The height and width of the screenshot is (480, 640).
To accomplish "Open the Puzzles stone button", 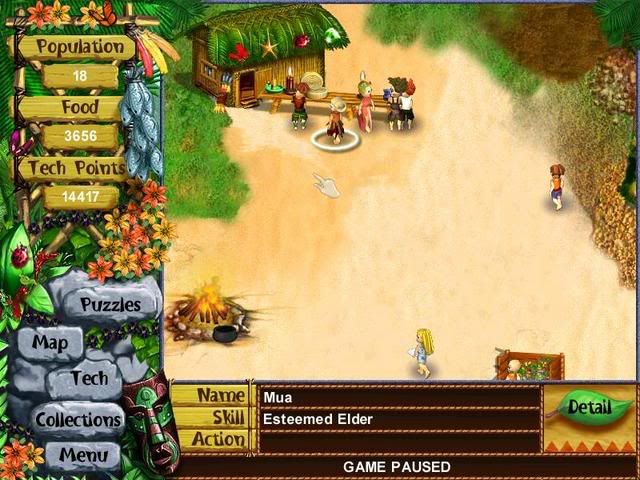I will coord(110,304).
